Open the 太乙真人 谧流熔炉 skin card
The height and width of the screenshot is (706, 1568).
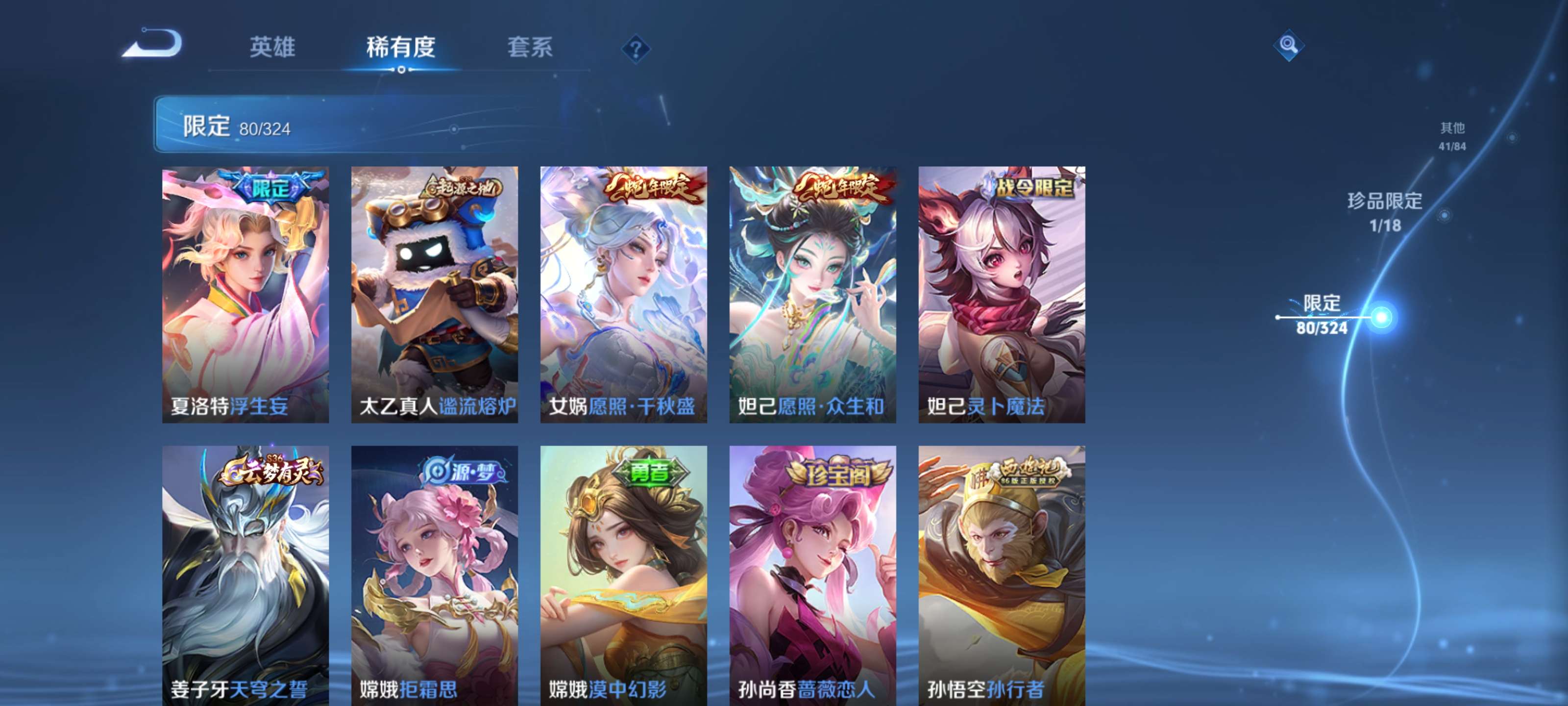[435, 294]
